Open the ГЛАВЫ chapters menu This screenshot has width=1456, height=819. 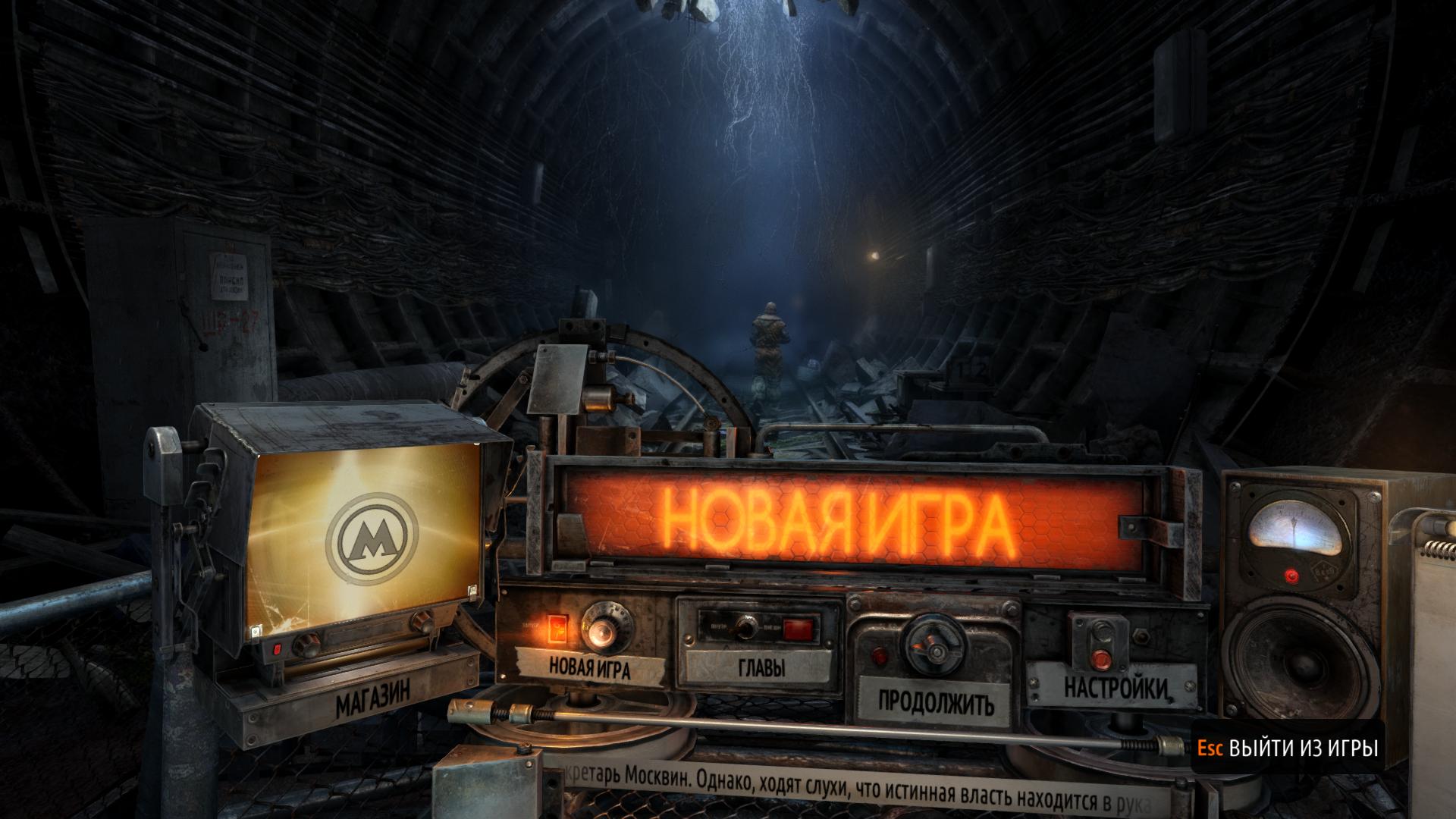760,667
